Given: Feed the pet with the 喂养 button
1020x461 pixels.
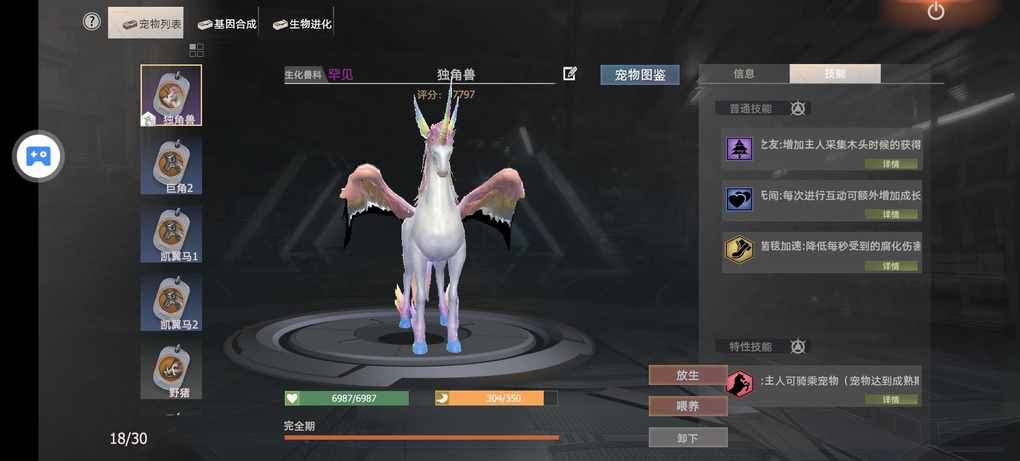Looking at the screenshot, I should 687,406.
